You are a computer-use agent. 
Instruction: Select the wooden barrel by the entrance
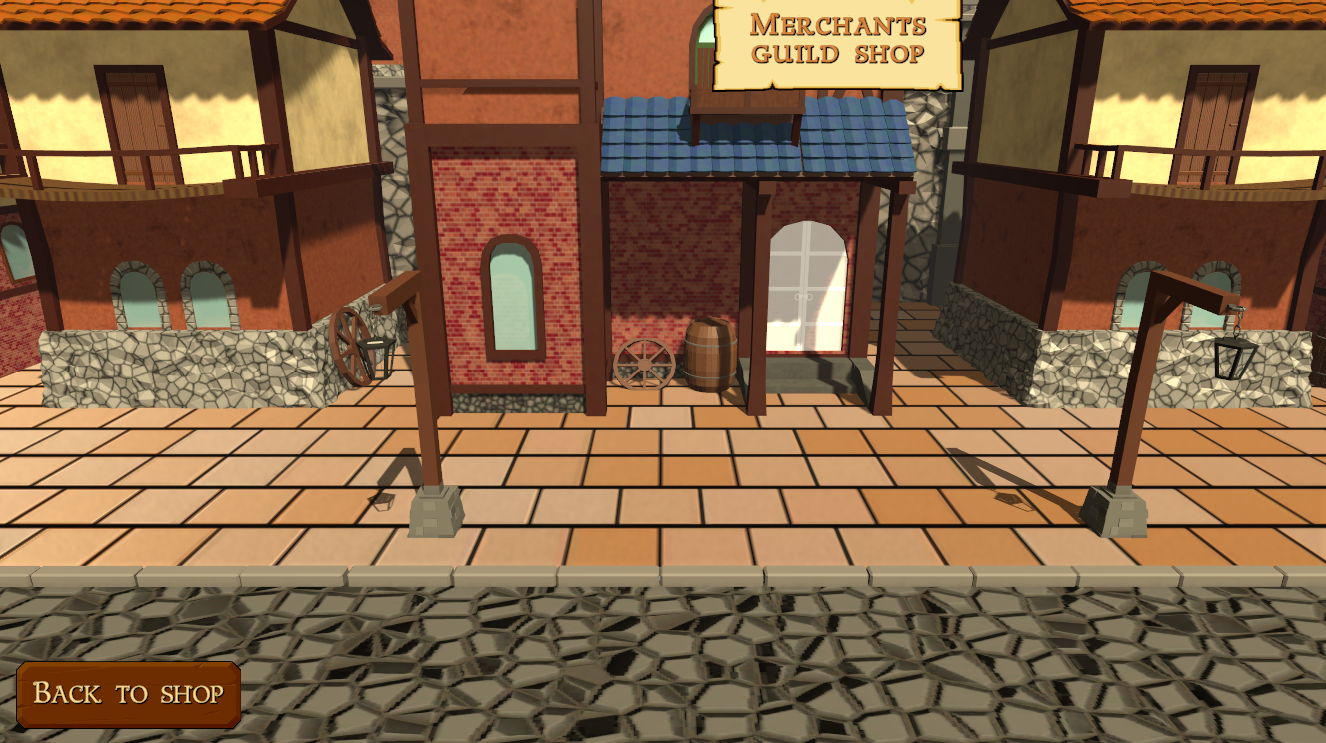coord(710,355)
